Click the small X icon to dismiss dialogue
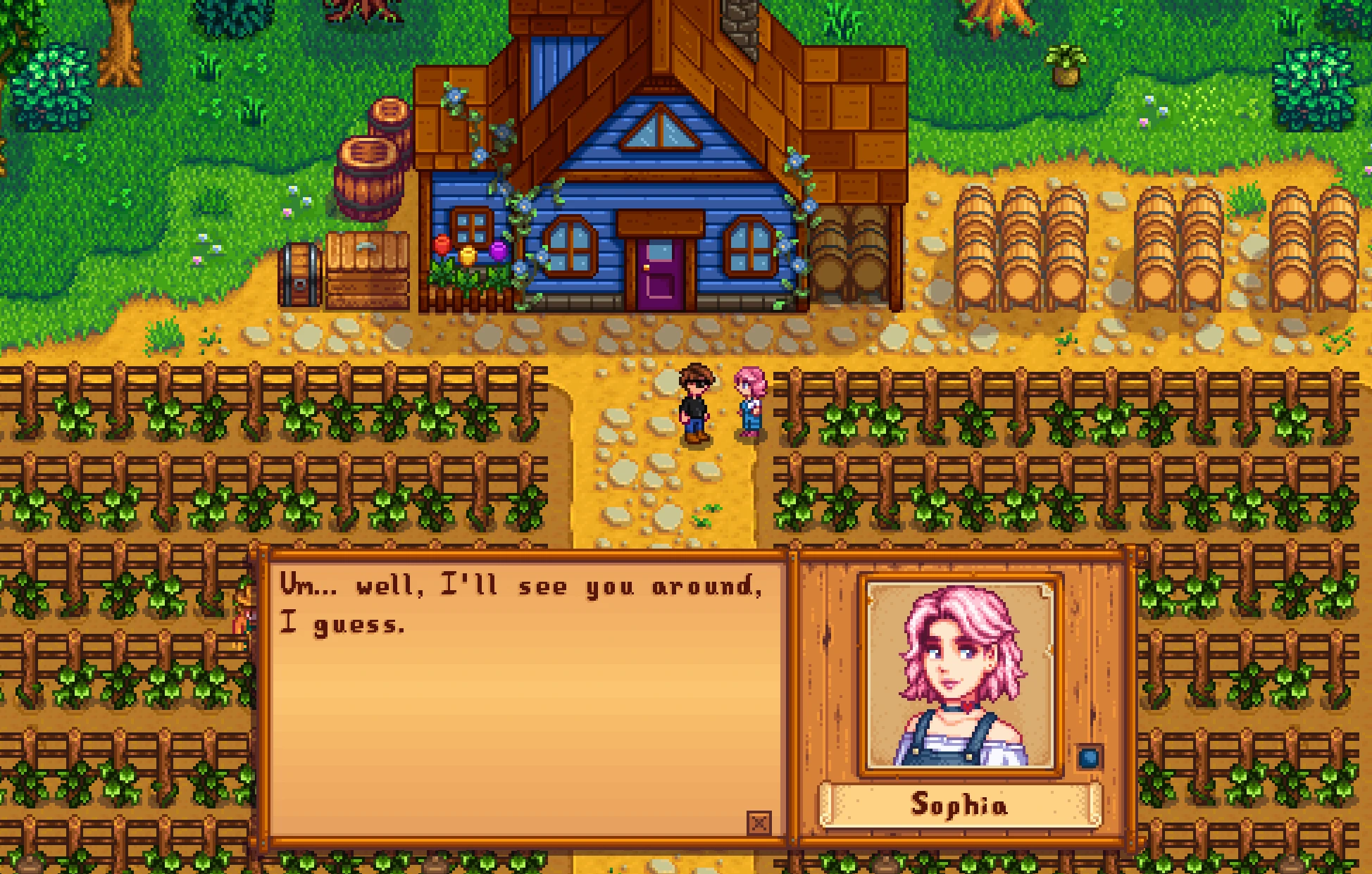 click(x=759, y=823)
